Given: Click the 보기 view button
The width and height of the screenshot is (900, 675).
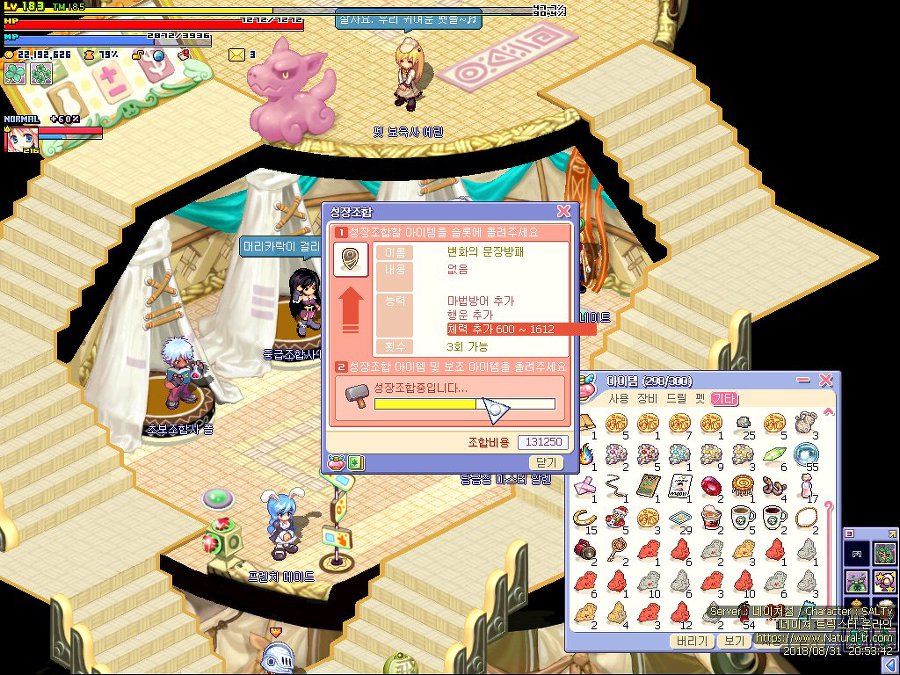Looking at the screenshot, I should pyautogui.click(x=734, y=641).
